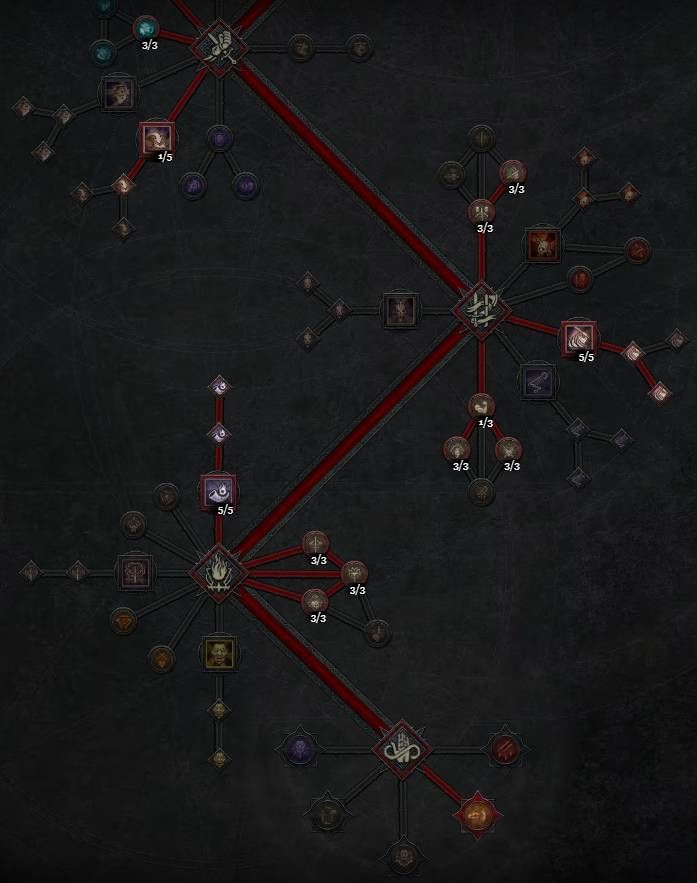The image size is (697, 883).
Task: Select the glowing orange key passive node
Action: (x=477, y=814)
